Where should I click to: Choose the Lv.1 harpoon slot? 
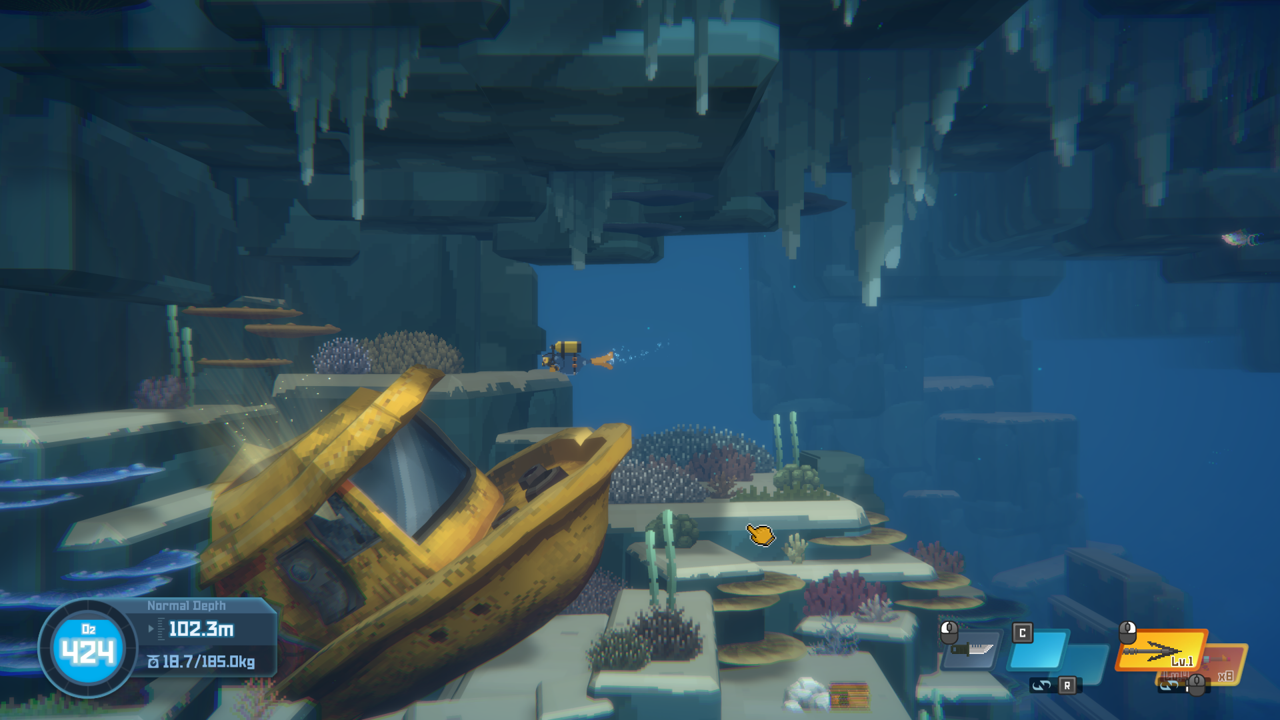(x=1163, y=650)
